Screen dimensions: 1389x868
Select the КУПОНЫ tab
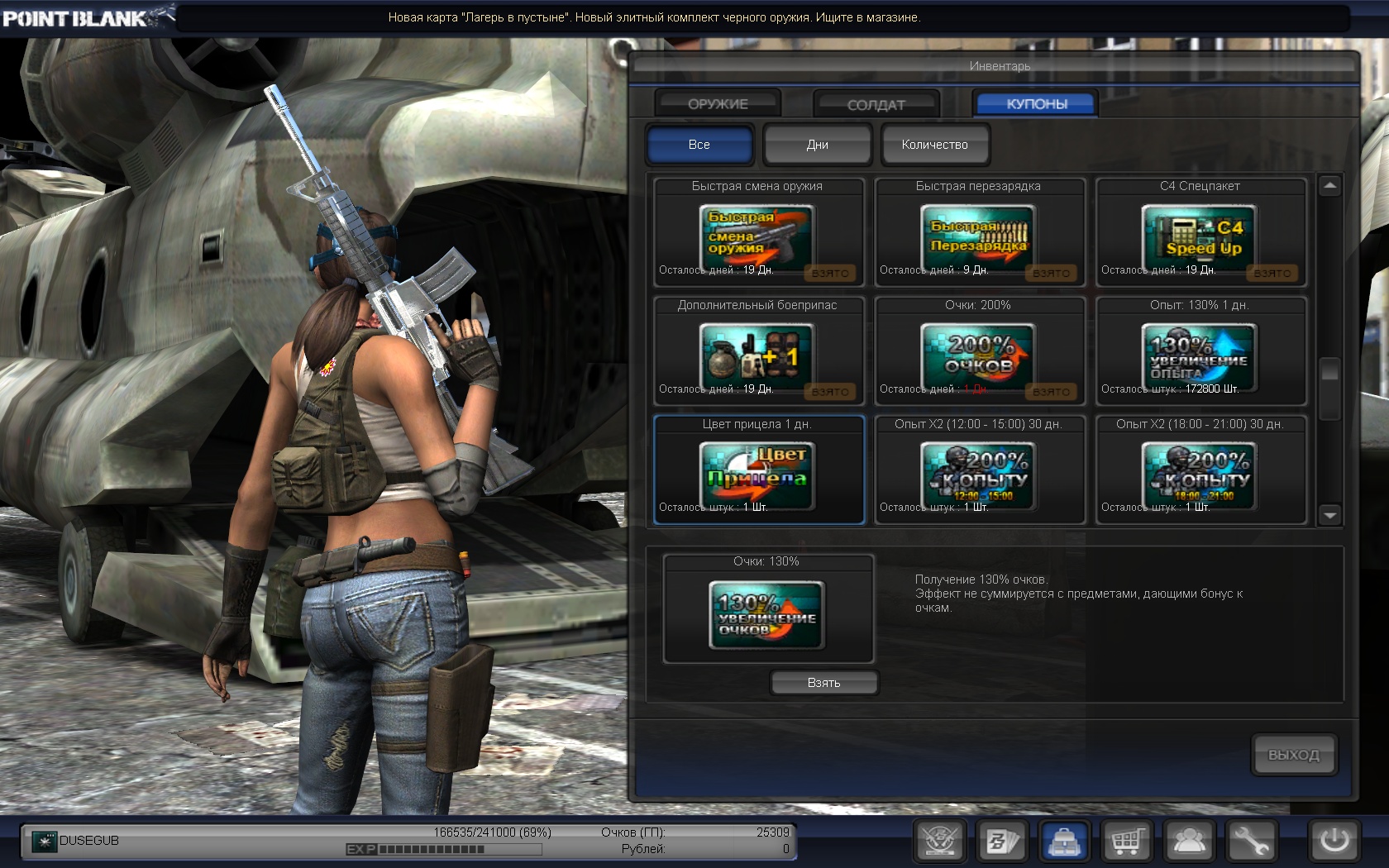click(1036, 104)
